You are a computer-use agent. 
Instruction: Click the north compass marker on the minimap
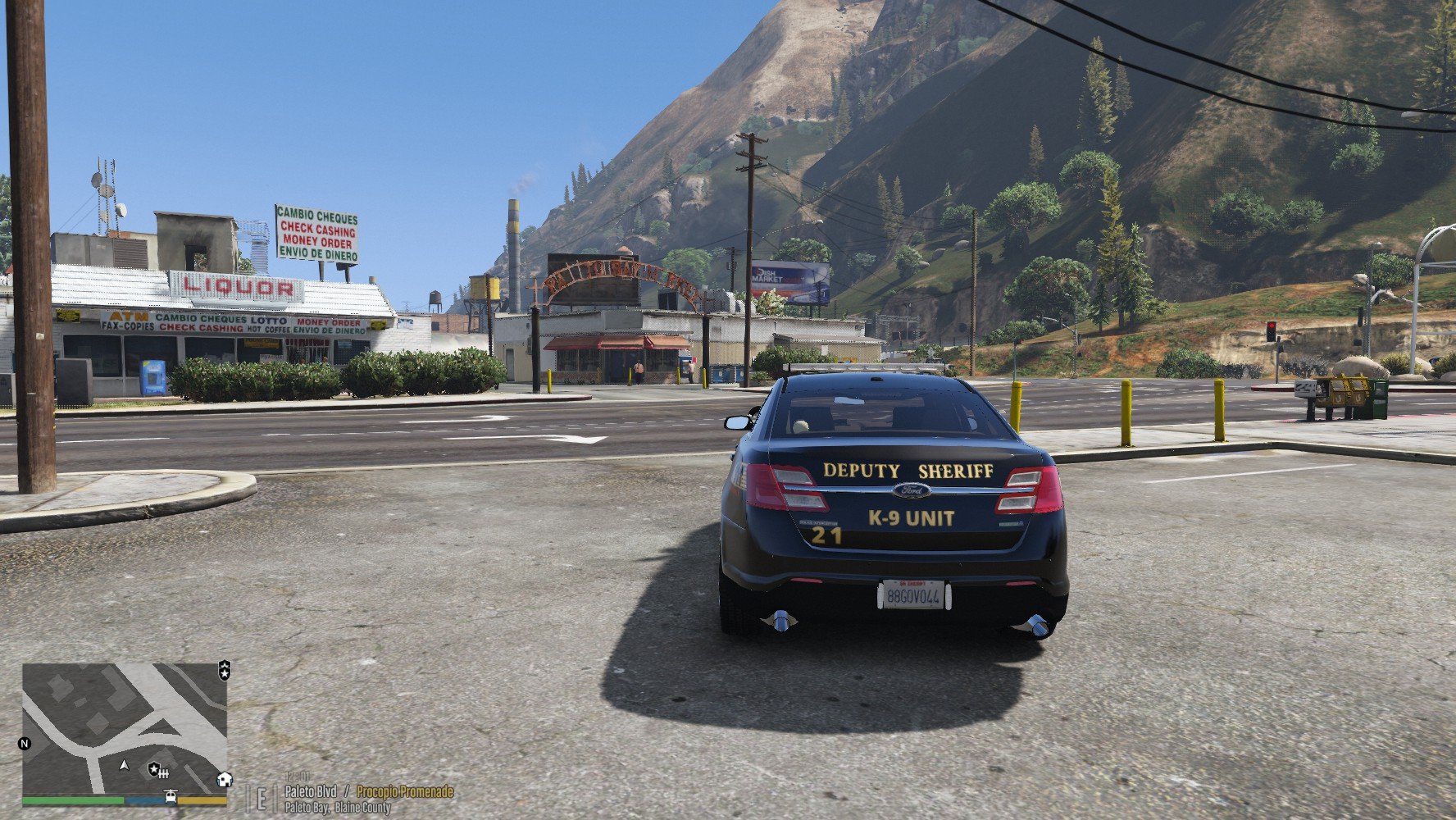point(25,744)
